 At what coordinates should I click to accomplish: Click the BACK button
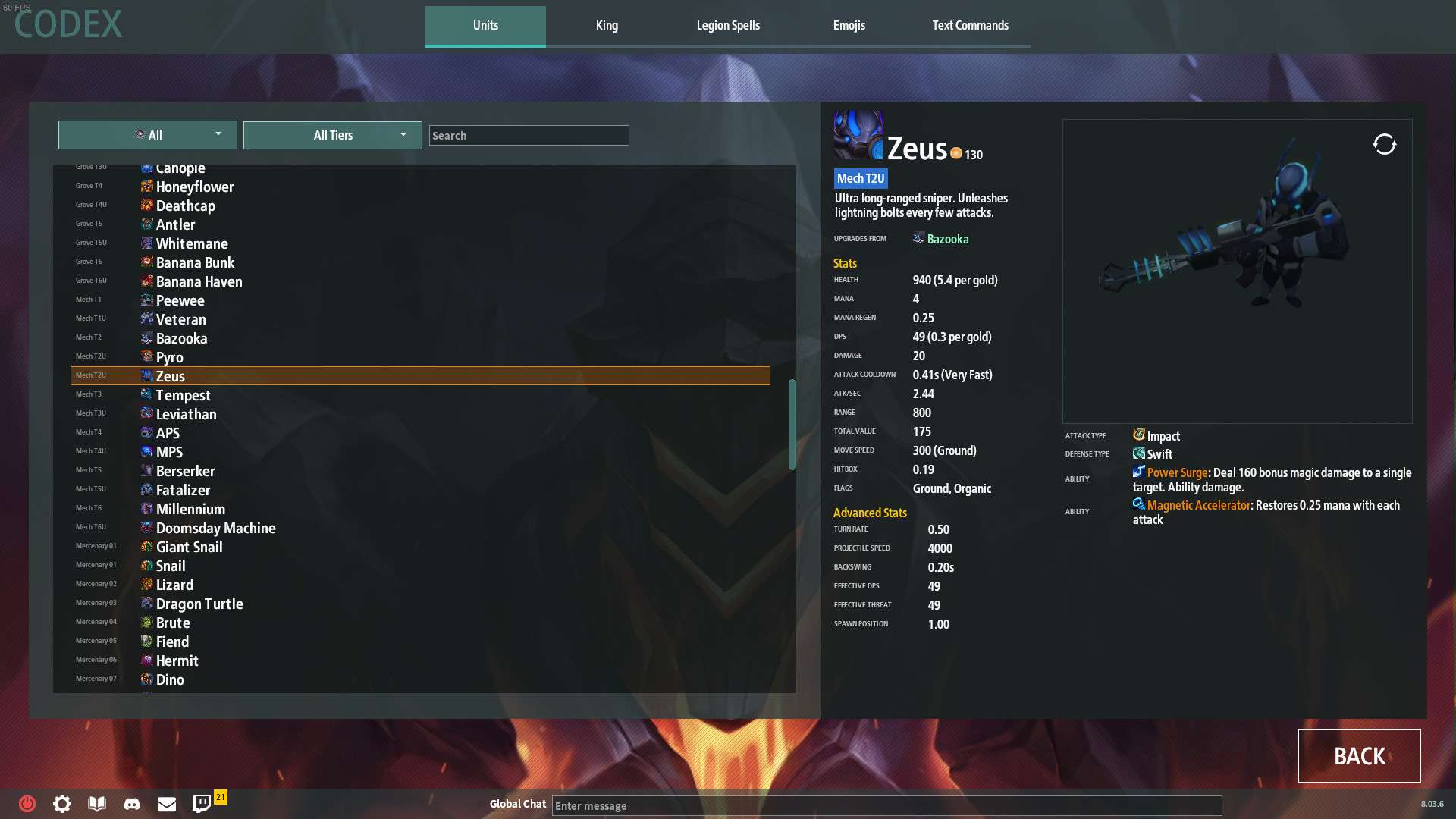point(1359,755)
